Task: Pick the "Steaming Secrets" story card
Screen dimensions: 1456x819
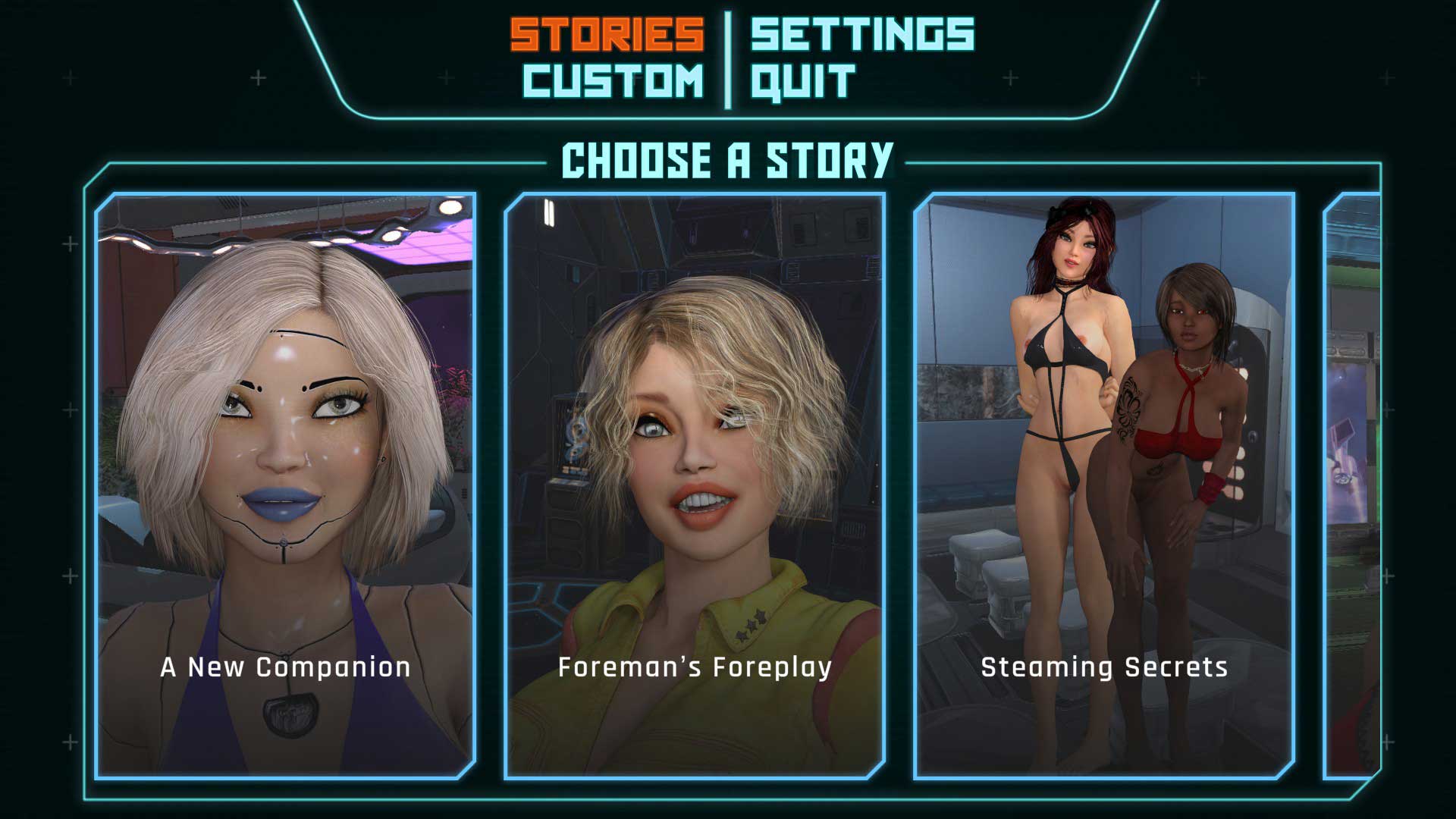Action: pyautogui.click(x=1104, y=485)
